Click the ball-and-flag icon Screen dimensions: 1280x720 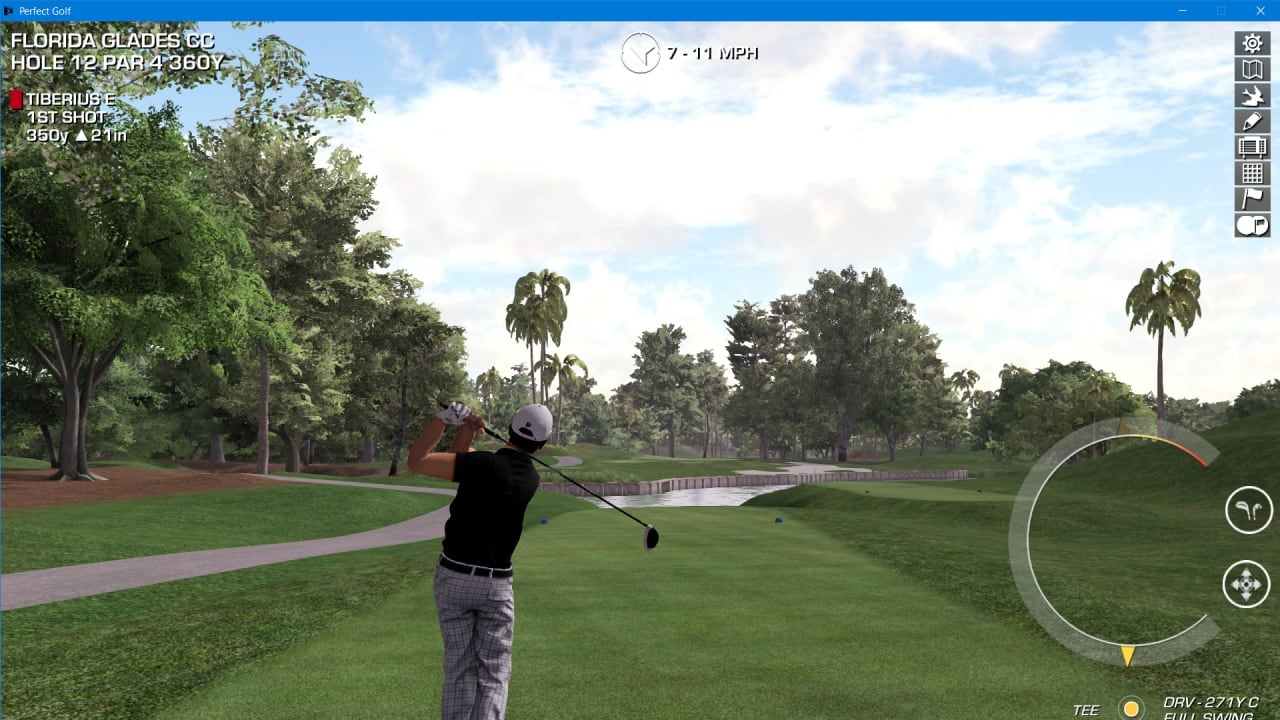(1252, 225)
